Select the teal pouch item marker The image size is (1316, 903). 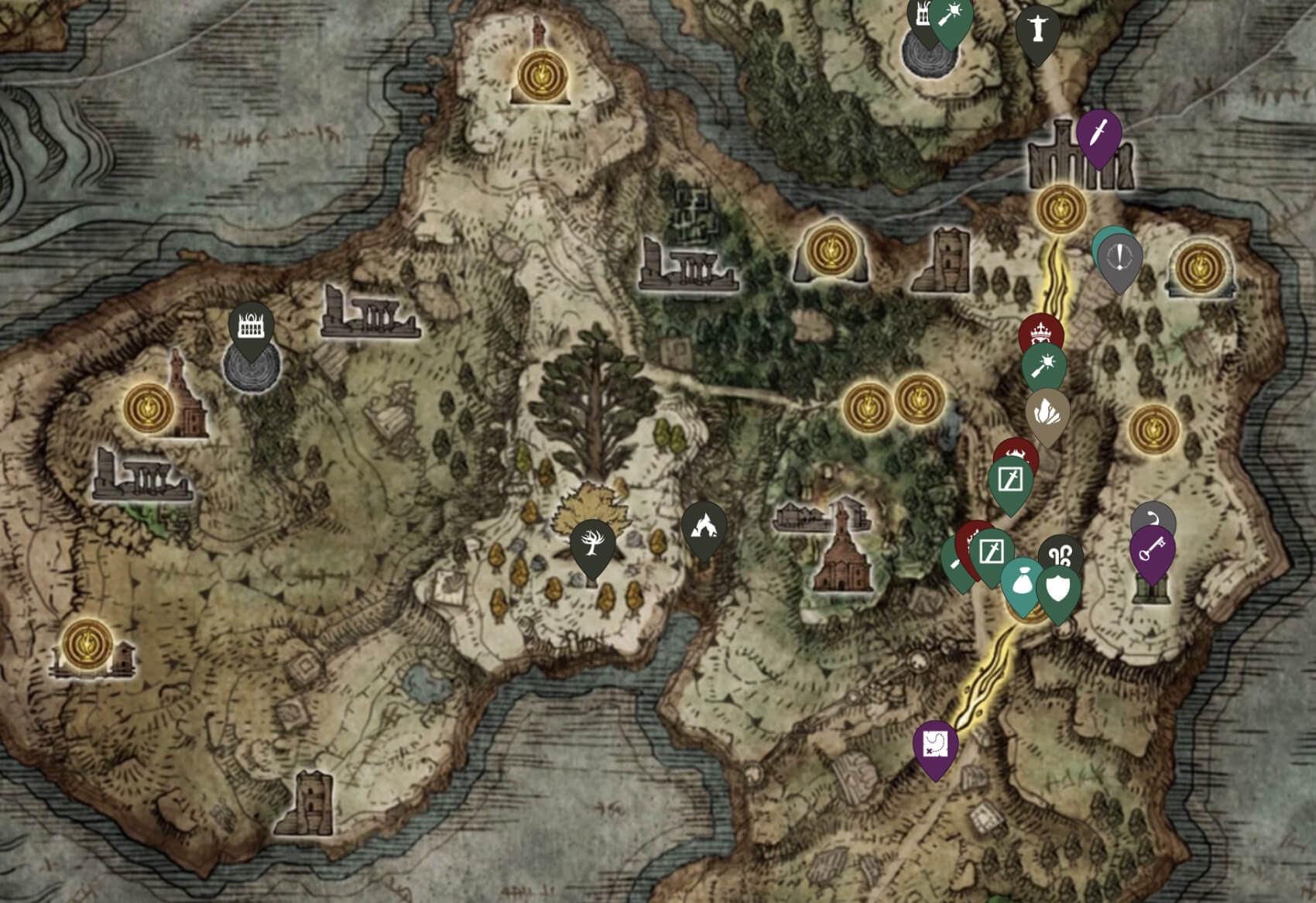[x=1023, y=582]
